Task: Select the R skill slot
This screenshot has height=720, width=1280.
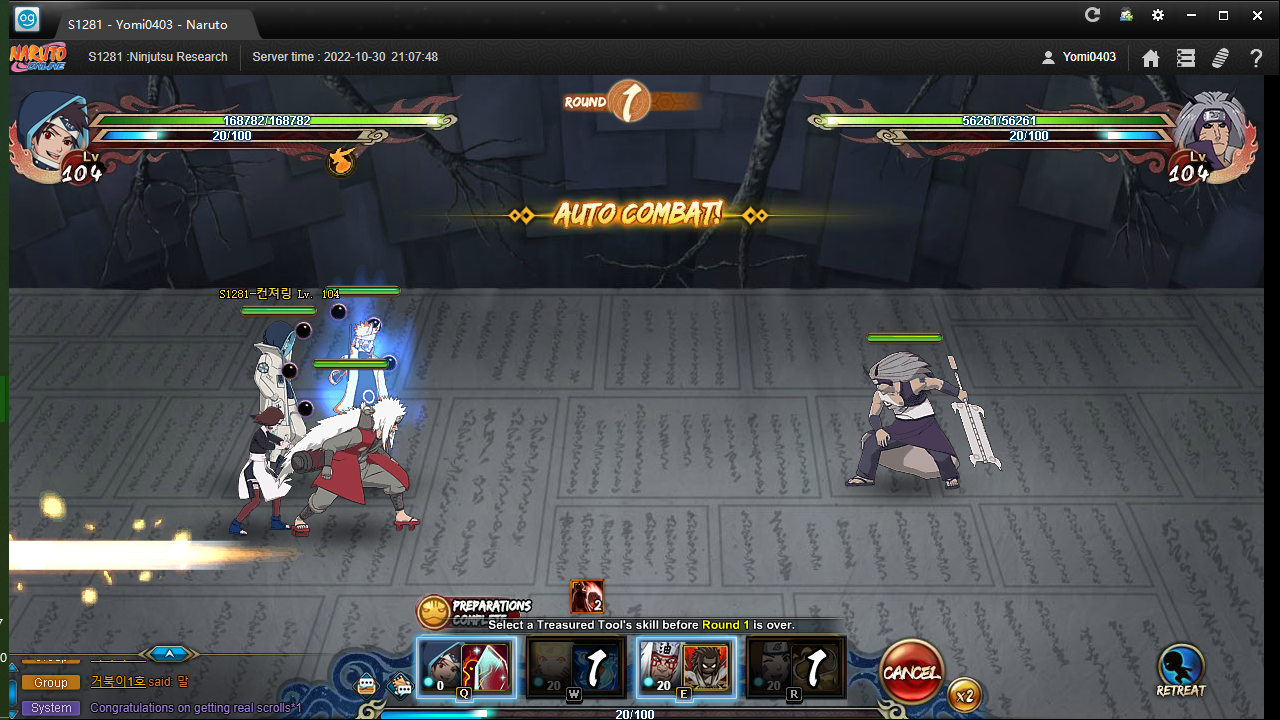Action: (x=796, y=667)
